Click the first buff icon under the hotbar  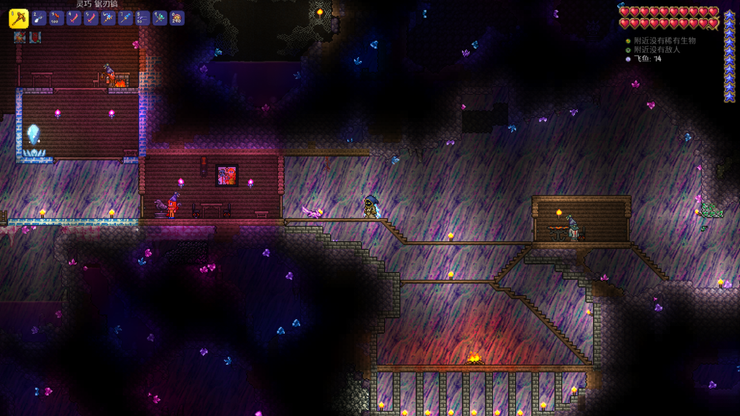(19, 38)
